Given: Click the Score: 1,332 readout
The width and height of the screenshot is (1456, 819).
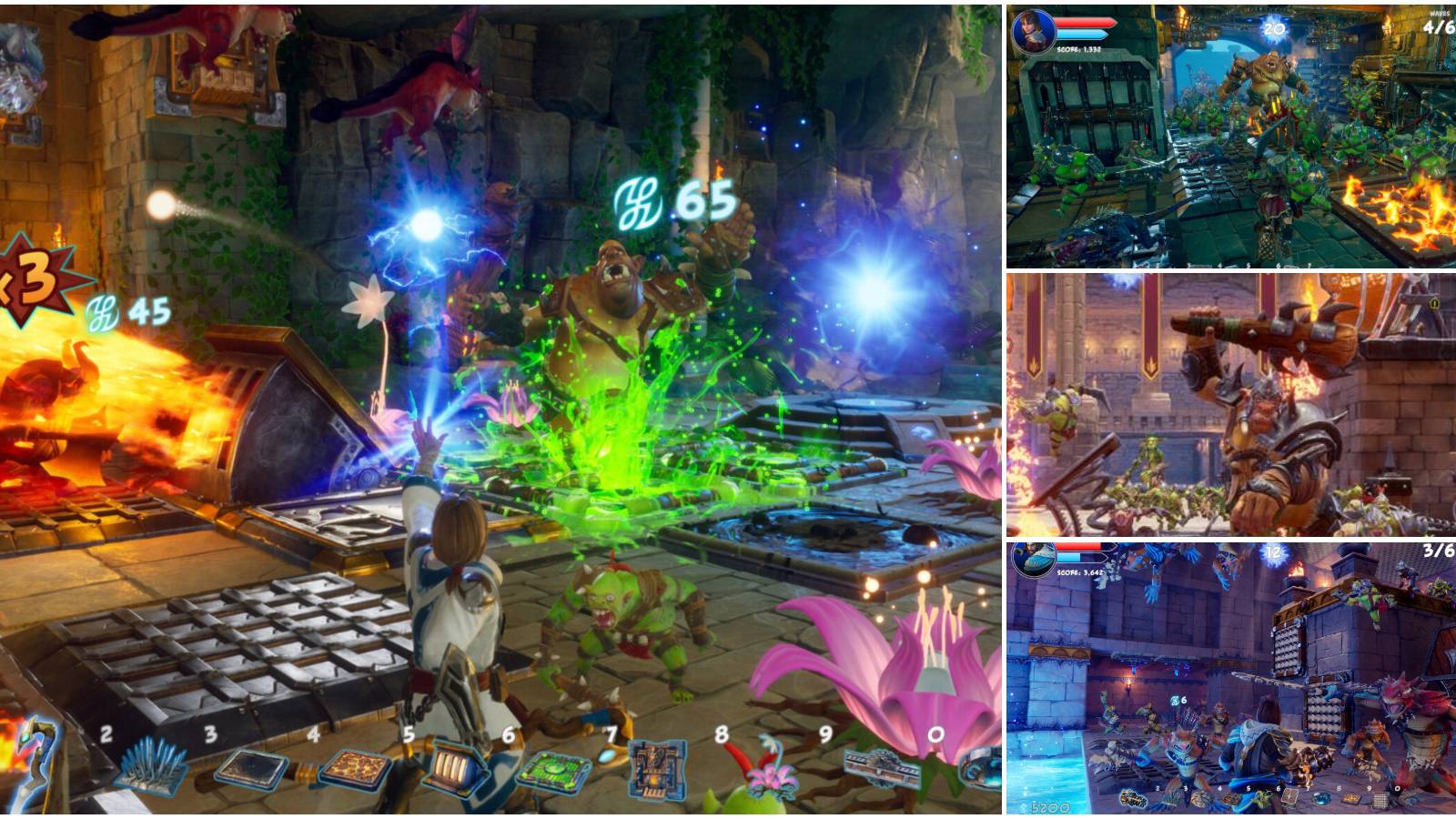Looking at the screenshot, I should pyautogui.click(x=1078, y=50).
